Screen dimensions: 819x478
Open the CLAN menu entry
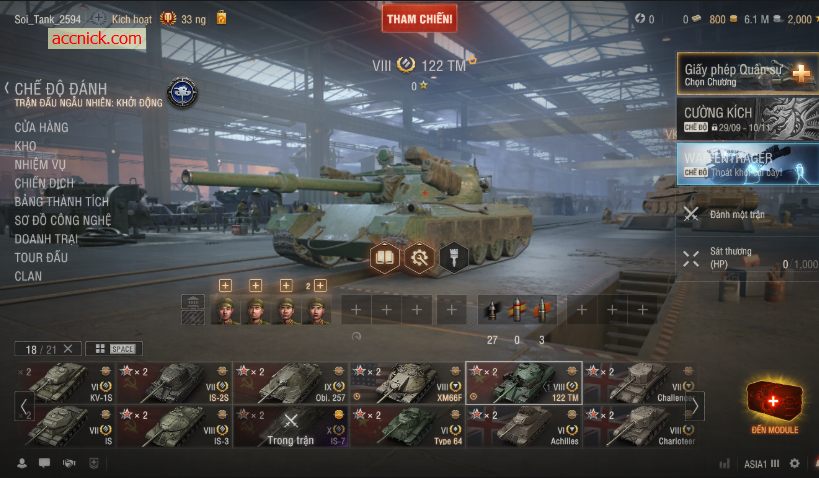coord(28,276)
